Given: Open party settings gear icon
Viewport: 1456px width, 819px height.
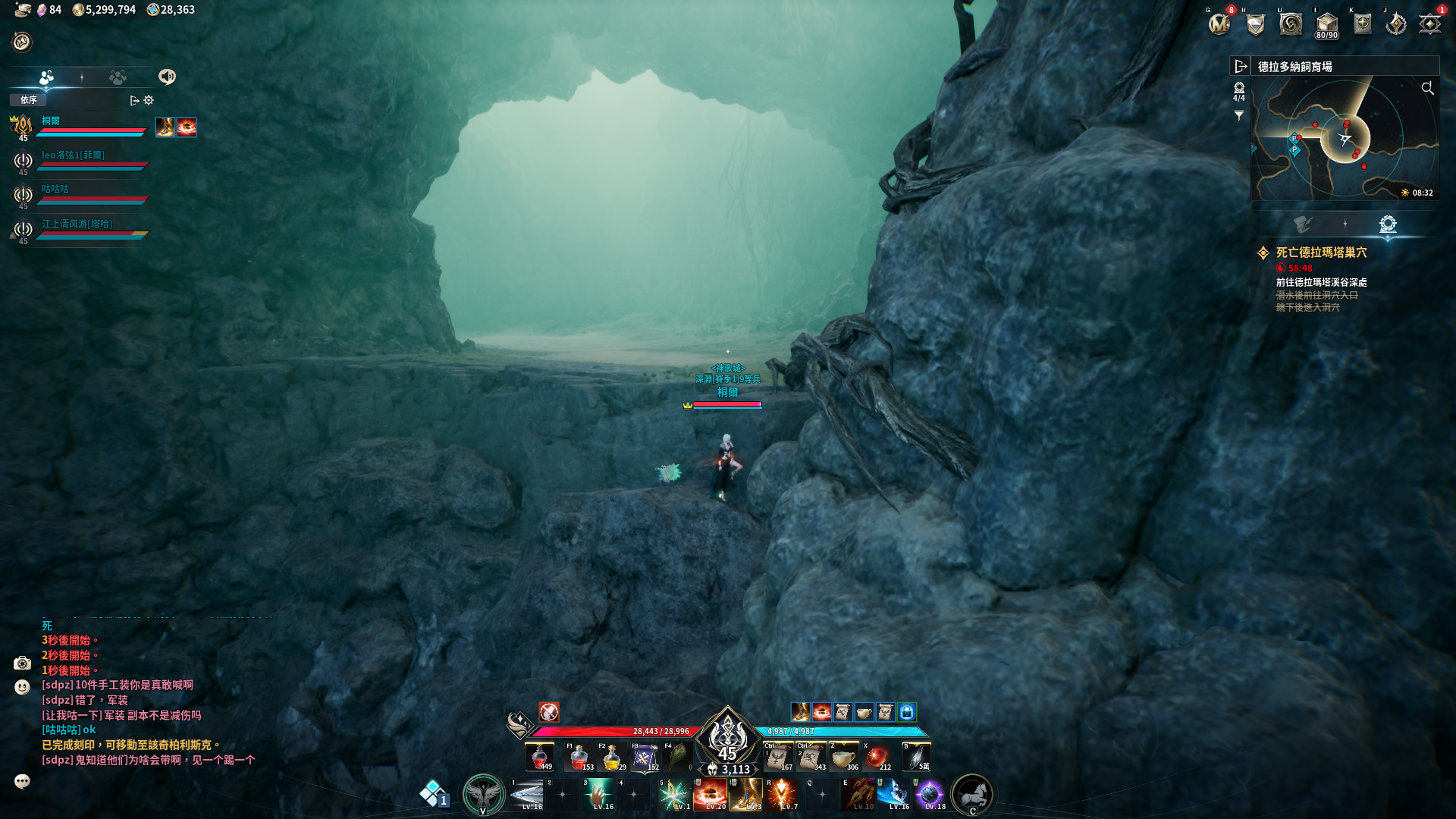Looking at the screenshot, I should click(x=149, y=100).
